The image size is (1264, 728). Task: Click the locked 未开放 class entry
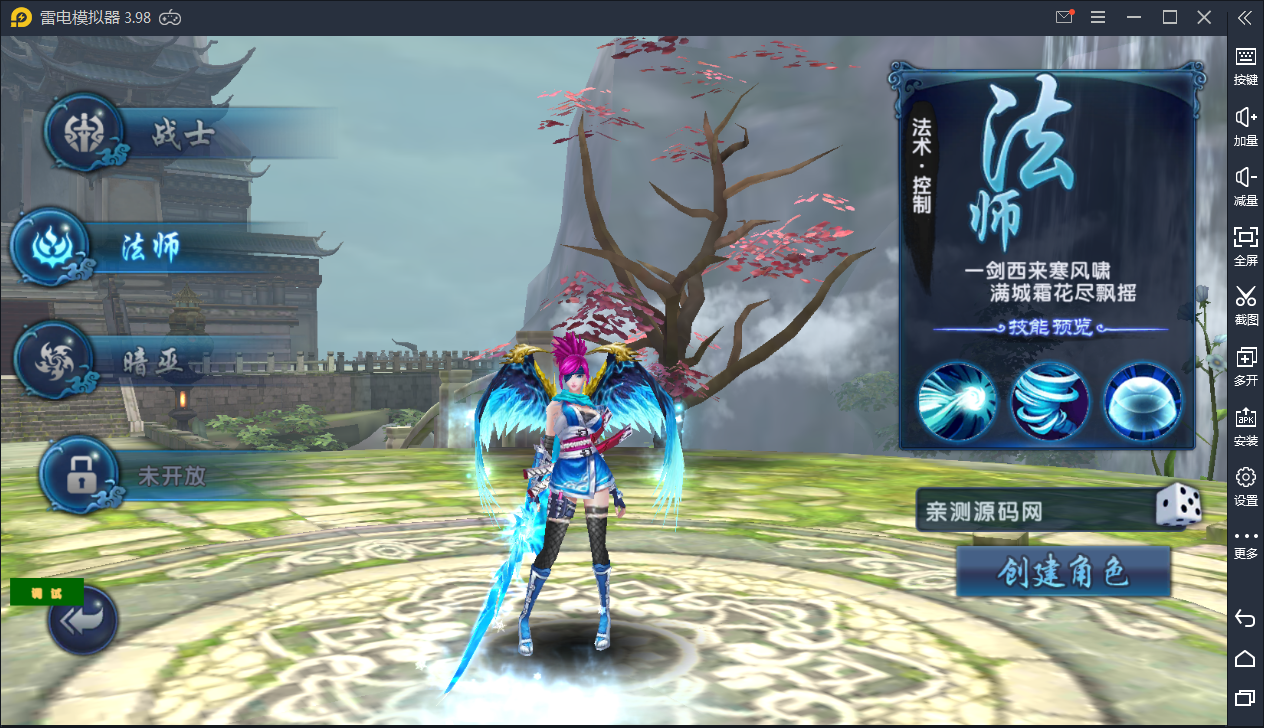(168, 476)
